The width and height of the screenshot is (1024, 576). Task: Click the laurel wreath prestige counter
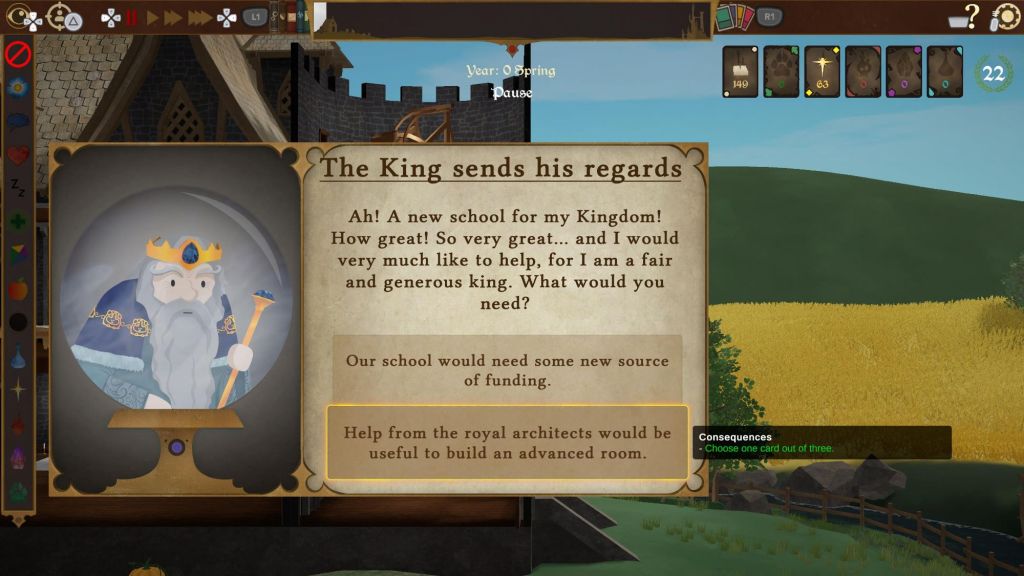[993, 73]
